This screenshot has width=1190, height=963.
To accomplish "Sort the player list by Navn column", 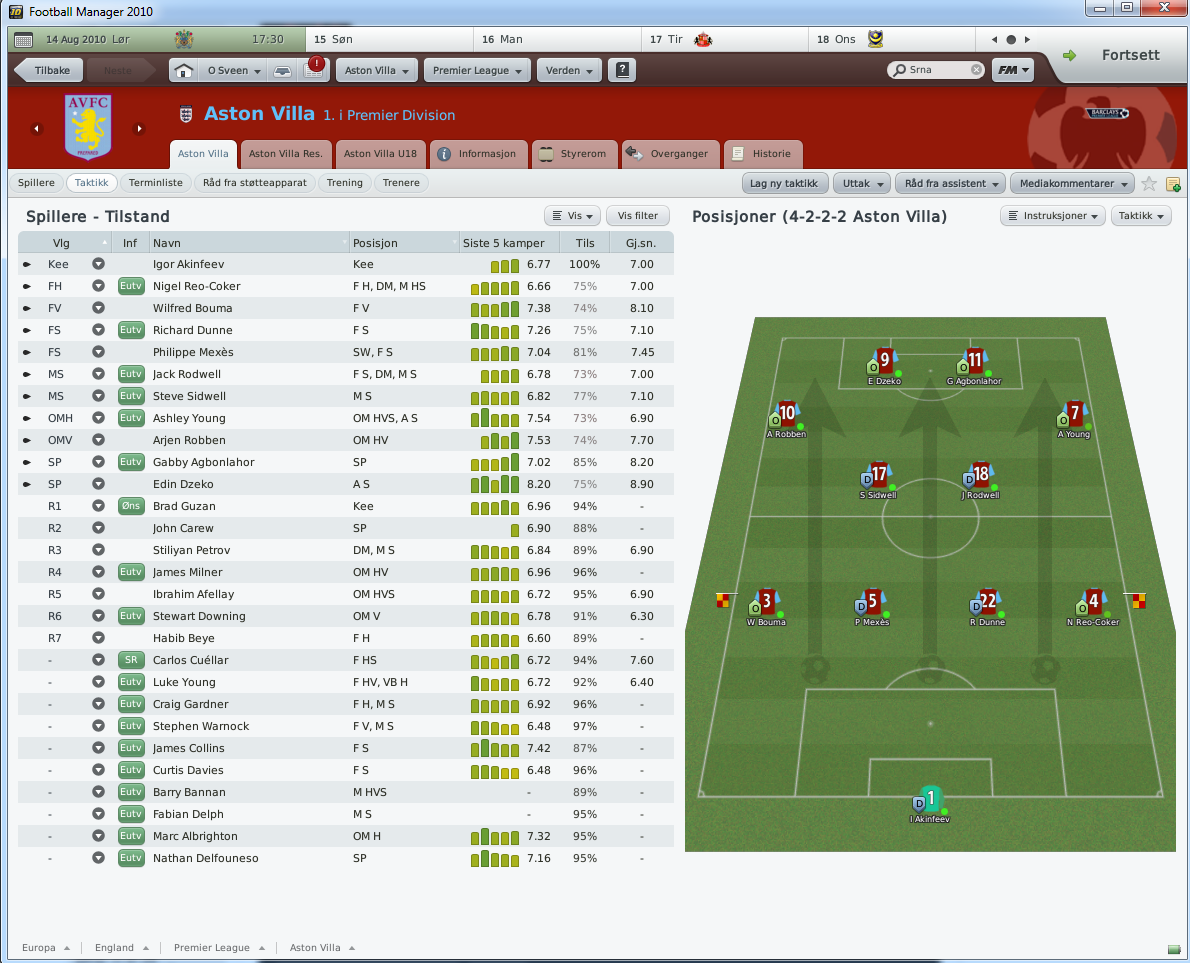I will point(248,243).
